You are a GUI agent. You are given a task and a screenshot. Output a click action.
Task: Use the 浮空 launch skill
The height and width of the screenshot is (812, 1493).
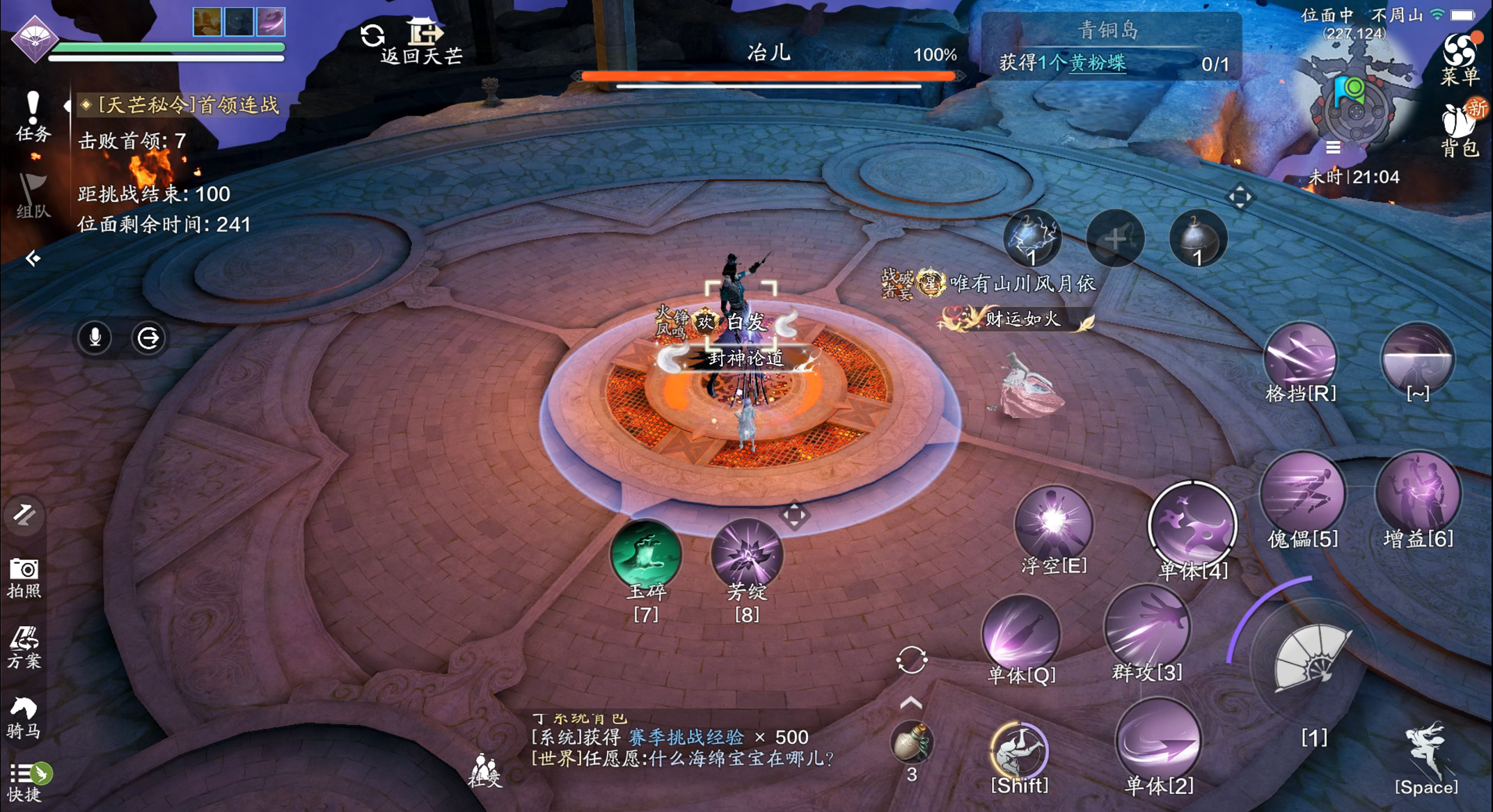1053,523
